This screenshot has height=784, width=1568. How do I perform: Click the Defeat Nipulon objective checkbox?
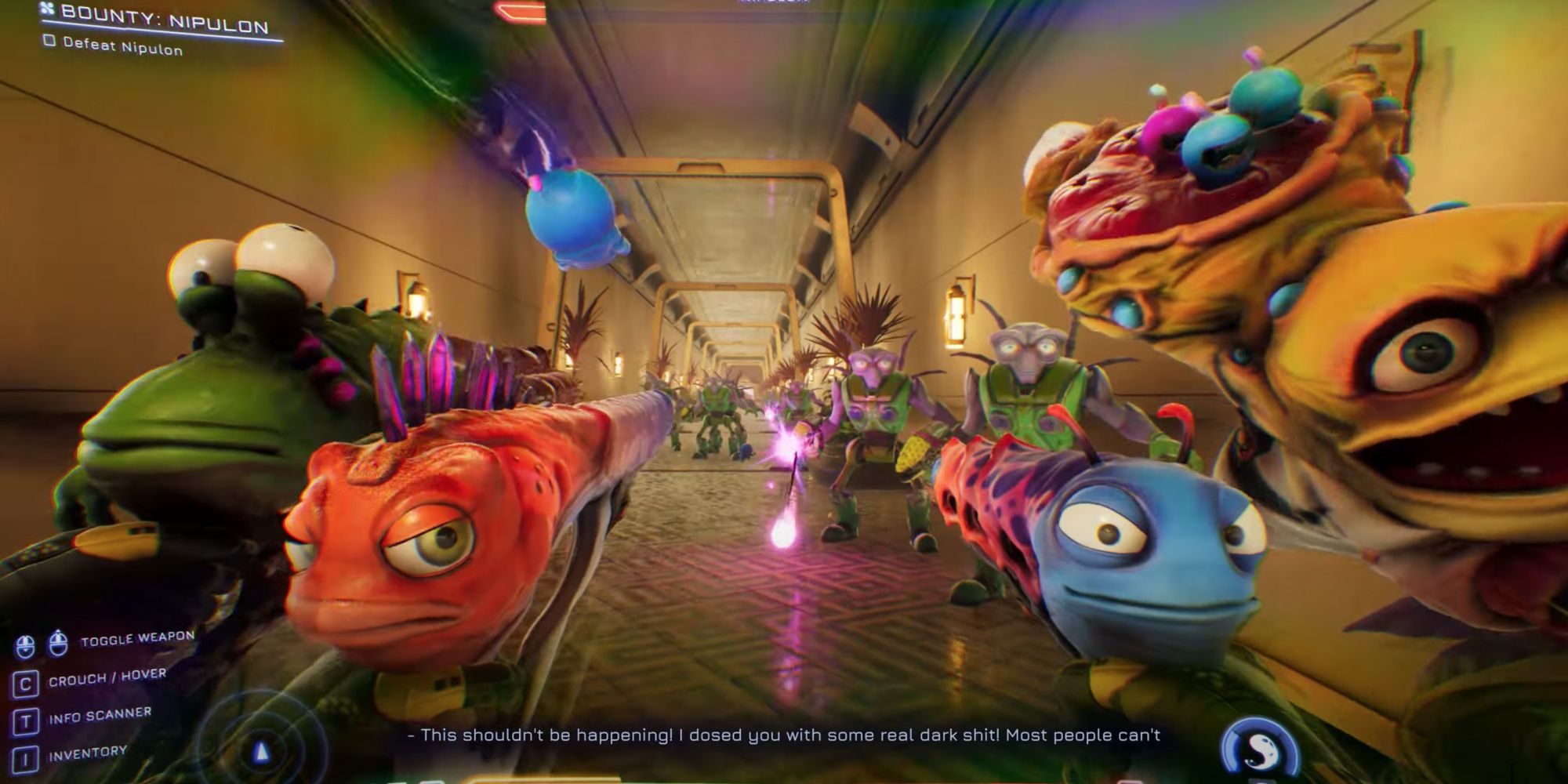click(x=49, y=40)
